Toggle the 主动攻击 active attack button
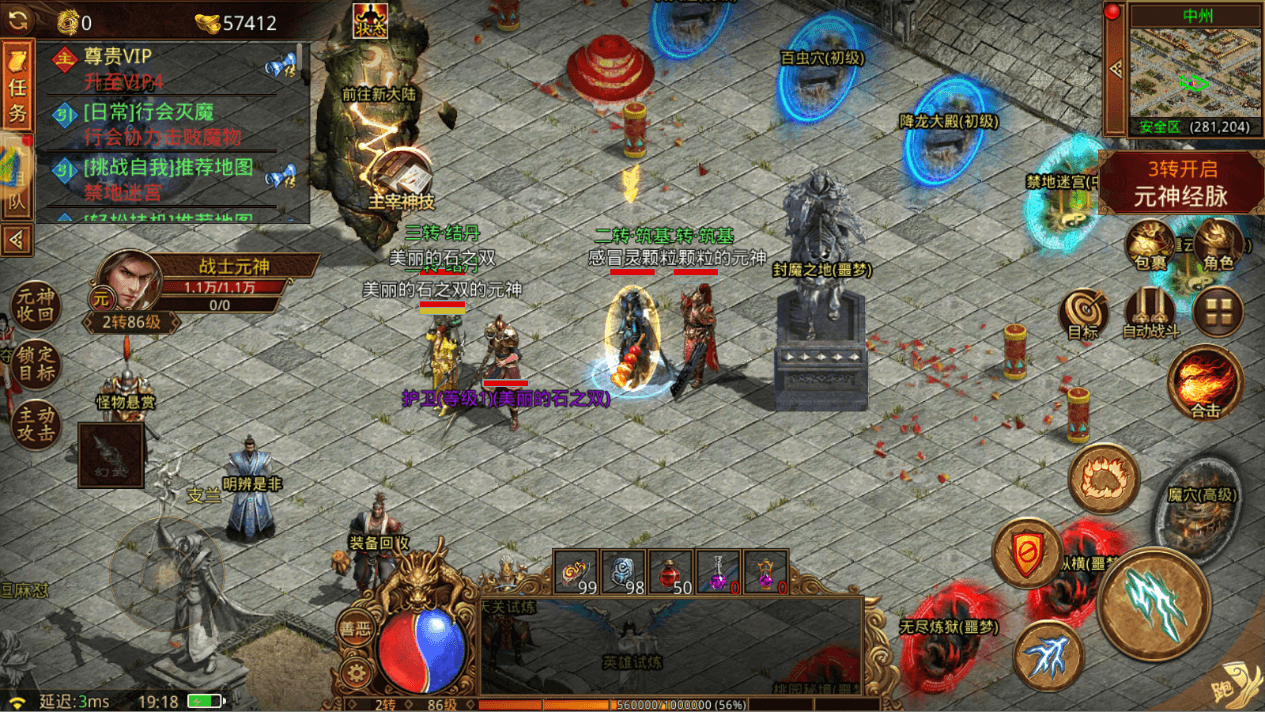The width and height of the screenshot is (1265, 712). click(35, 424)
